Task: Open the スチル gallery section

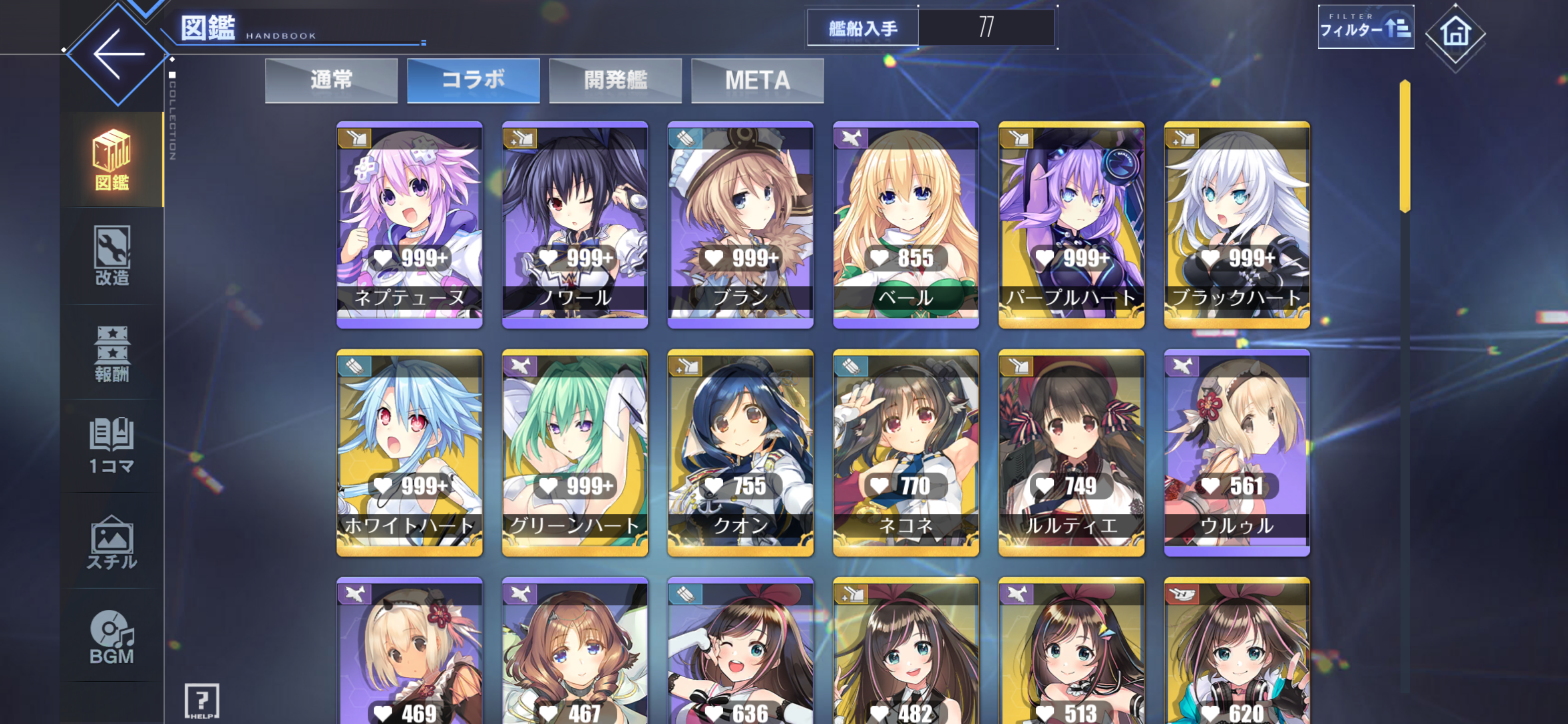Action: tap(112, 542)
